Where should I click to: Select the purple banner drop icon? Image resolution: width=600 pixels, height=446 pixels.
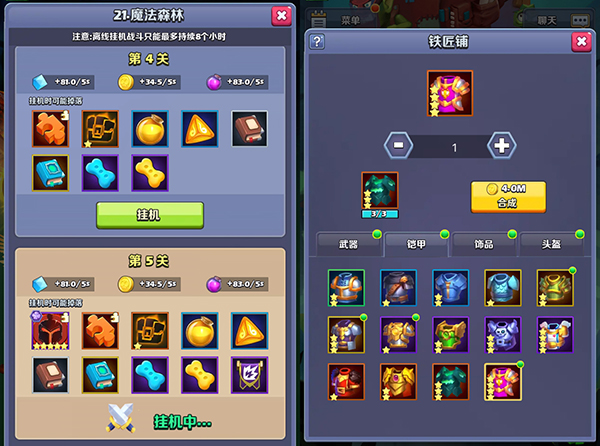(250, 375)
